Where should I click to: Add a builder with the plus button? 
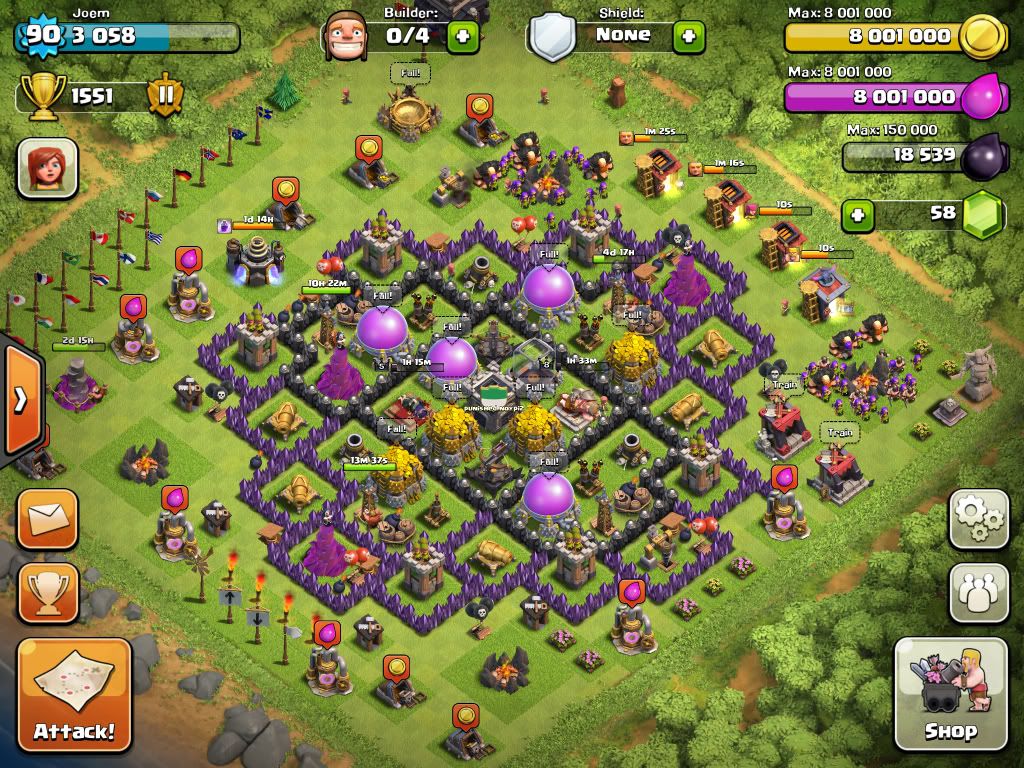click(x=463, y=37)
